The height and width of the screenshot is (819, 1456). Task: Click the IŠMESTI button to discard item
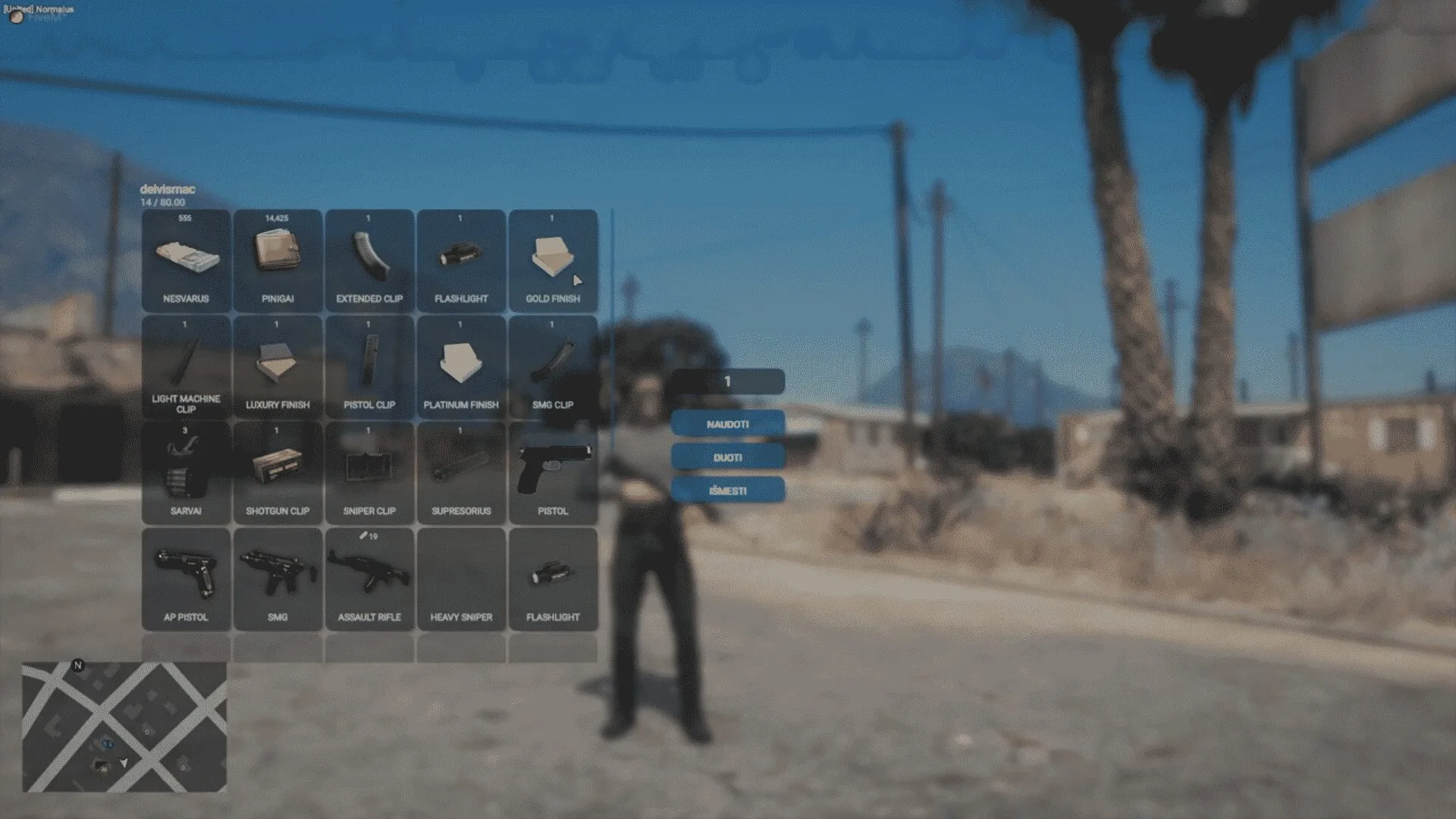728,491
